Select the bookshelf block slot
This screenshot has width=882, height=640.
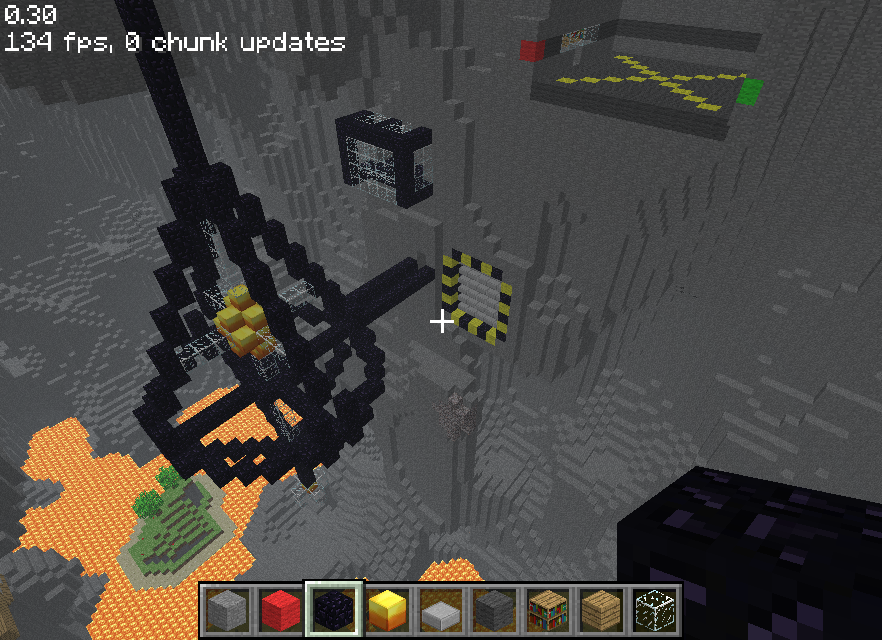pos(547,609)
